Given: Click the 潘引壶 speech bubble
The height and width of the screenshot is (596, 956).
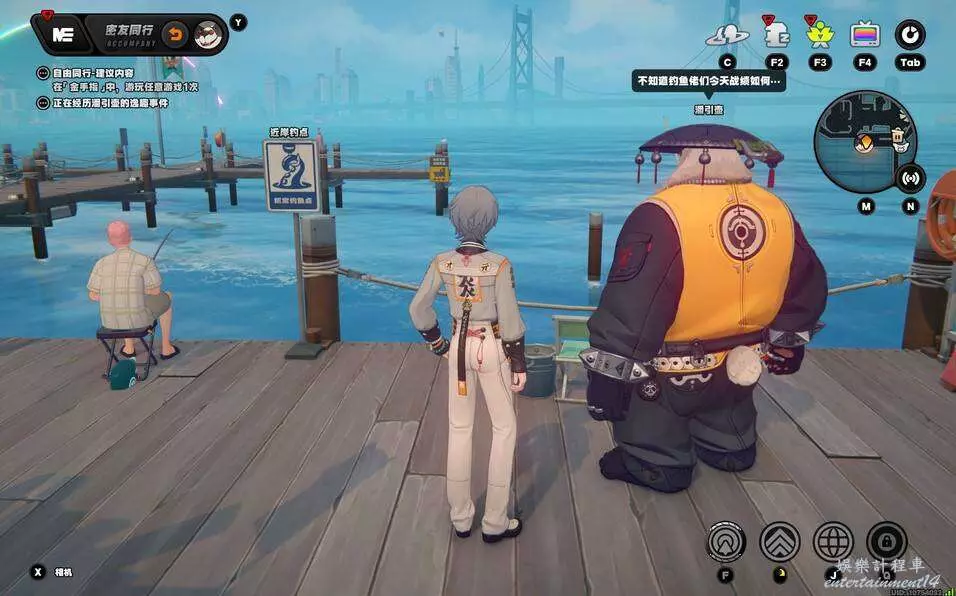Looking at the screenshot, I should 708,81.
